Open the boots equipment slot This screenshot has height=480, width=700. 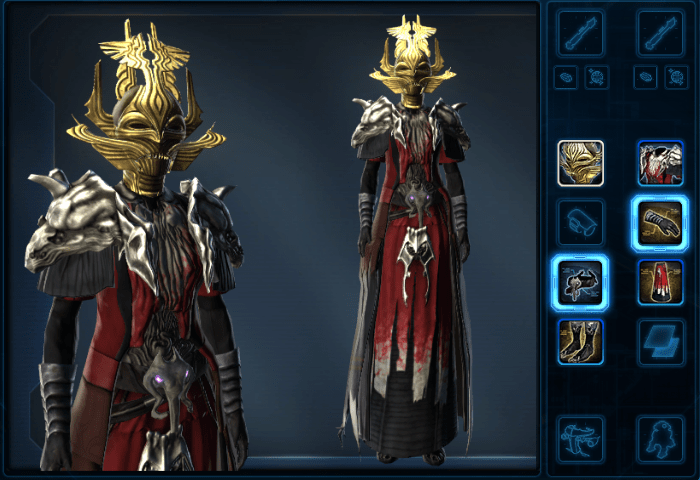click(580, 341)
